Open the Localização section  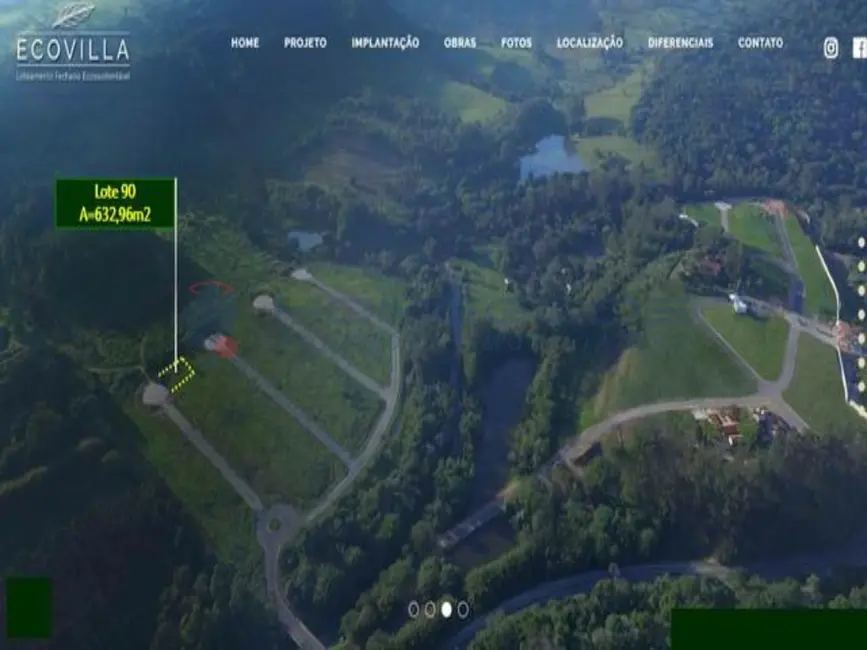(589, 43)
